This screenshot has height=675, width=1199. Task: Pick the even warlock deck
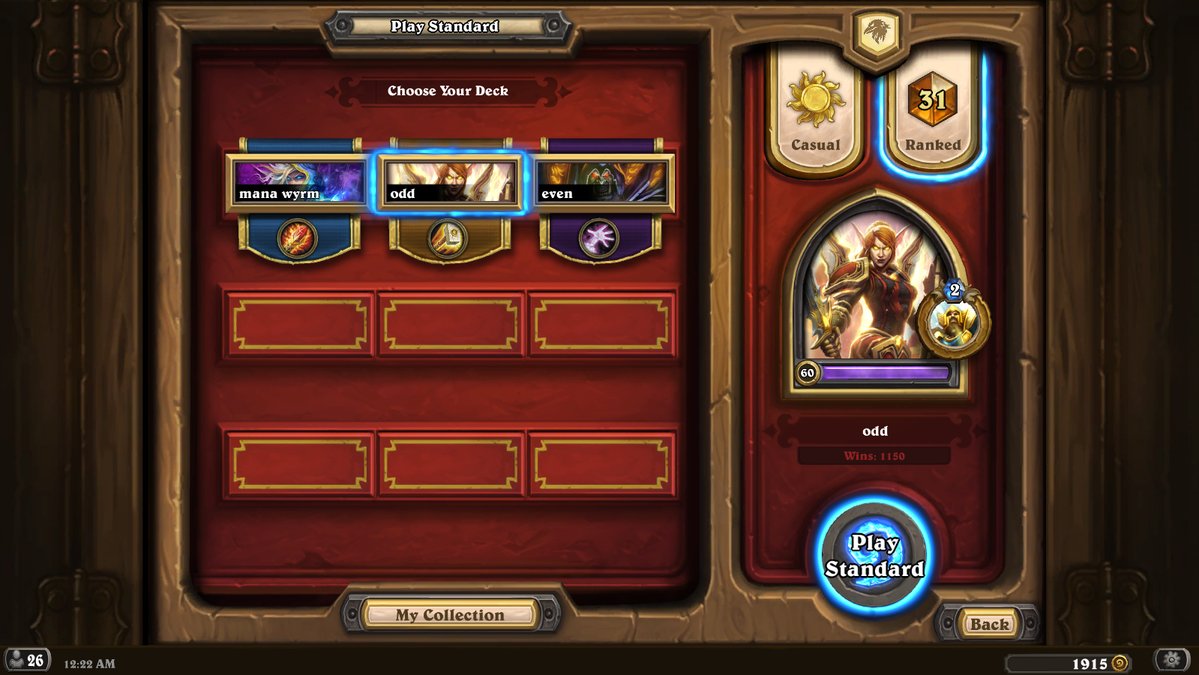[x=600, y=183]
